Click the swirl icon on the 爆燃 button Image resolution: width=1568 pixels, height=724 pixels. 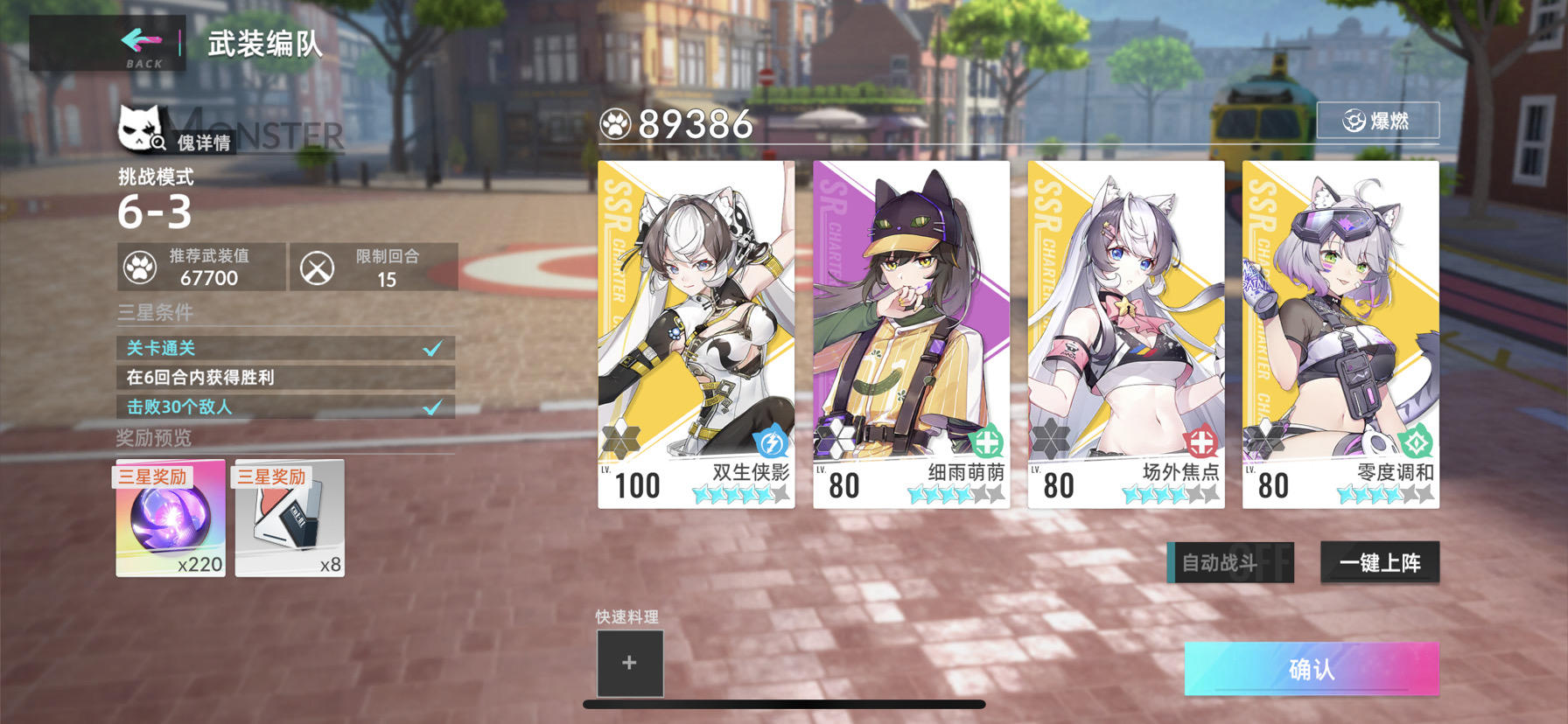pos(1355,121)
